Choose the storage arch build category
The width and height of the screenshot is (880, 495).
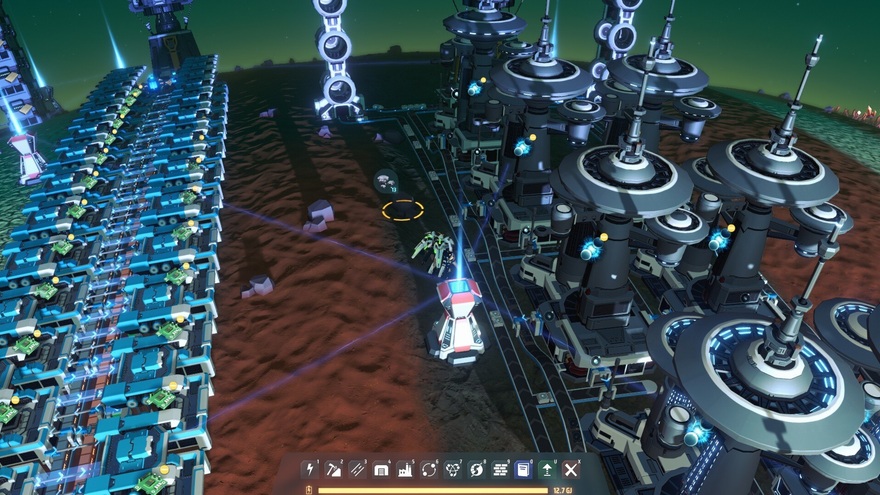(x=382, y=469)
